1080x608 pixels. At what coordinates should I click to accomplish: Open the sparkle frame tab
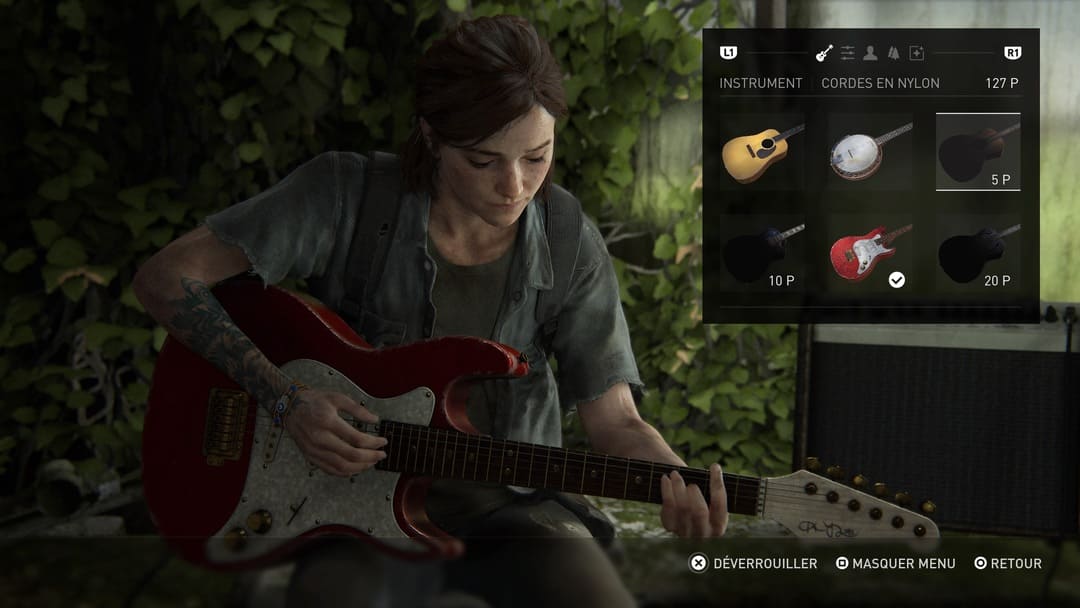coord(916,53)
